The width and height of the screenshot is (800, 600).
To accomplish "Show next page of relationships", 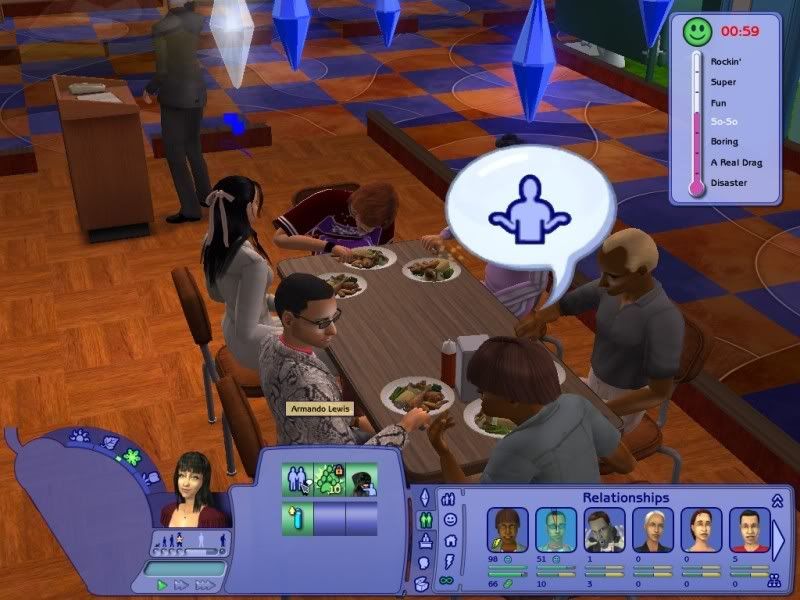I will tap(779, 538).
